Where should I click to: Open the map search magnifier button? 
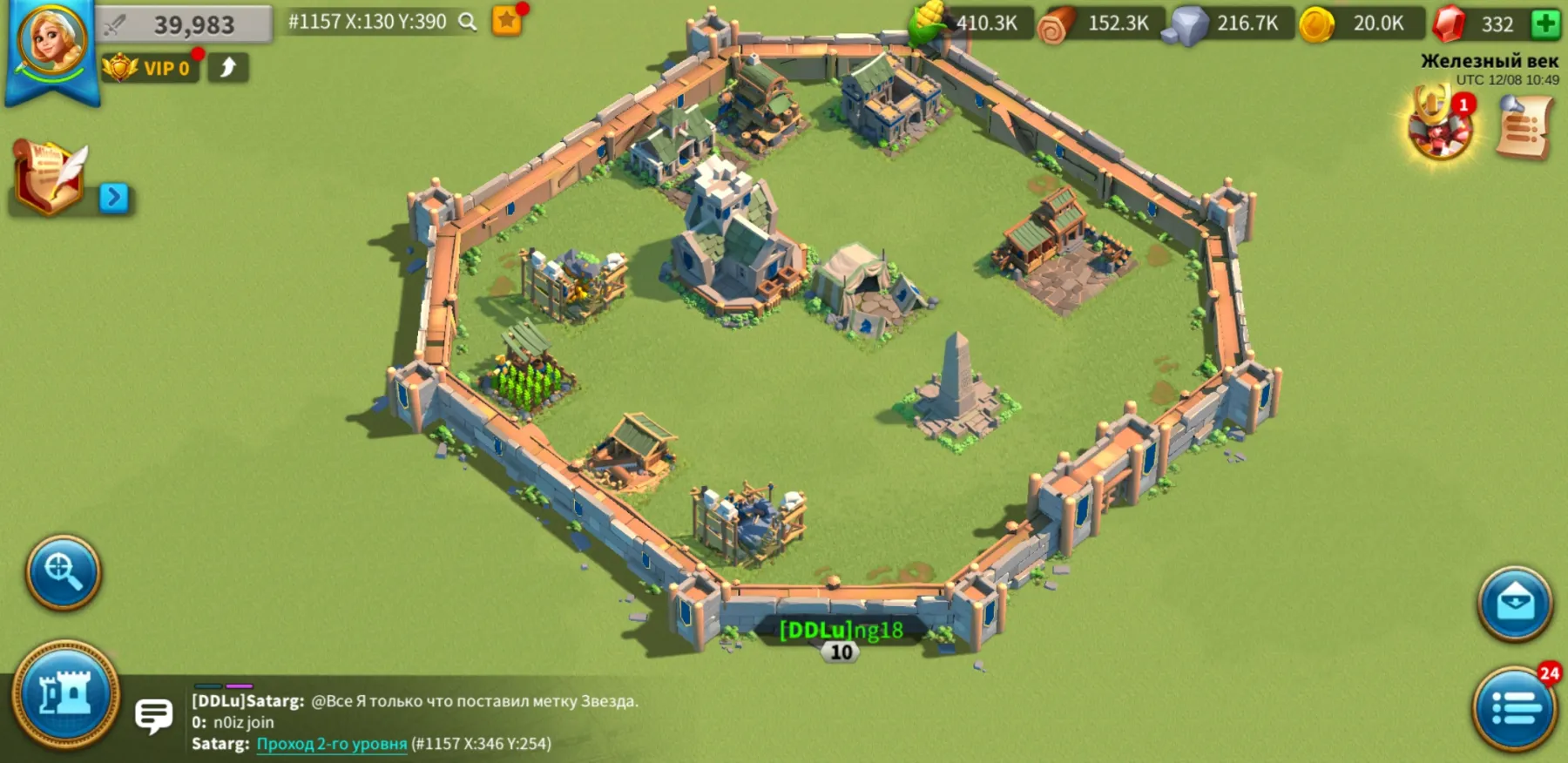pyautogui.click(x=63, y=572)
